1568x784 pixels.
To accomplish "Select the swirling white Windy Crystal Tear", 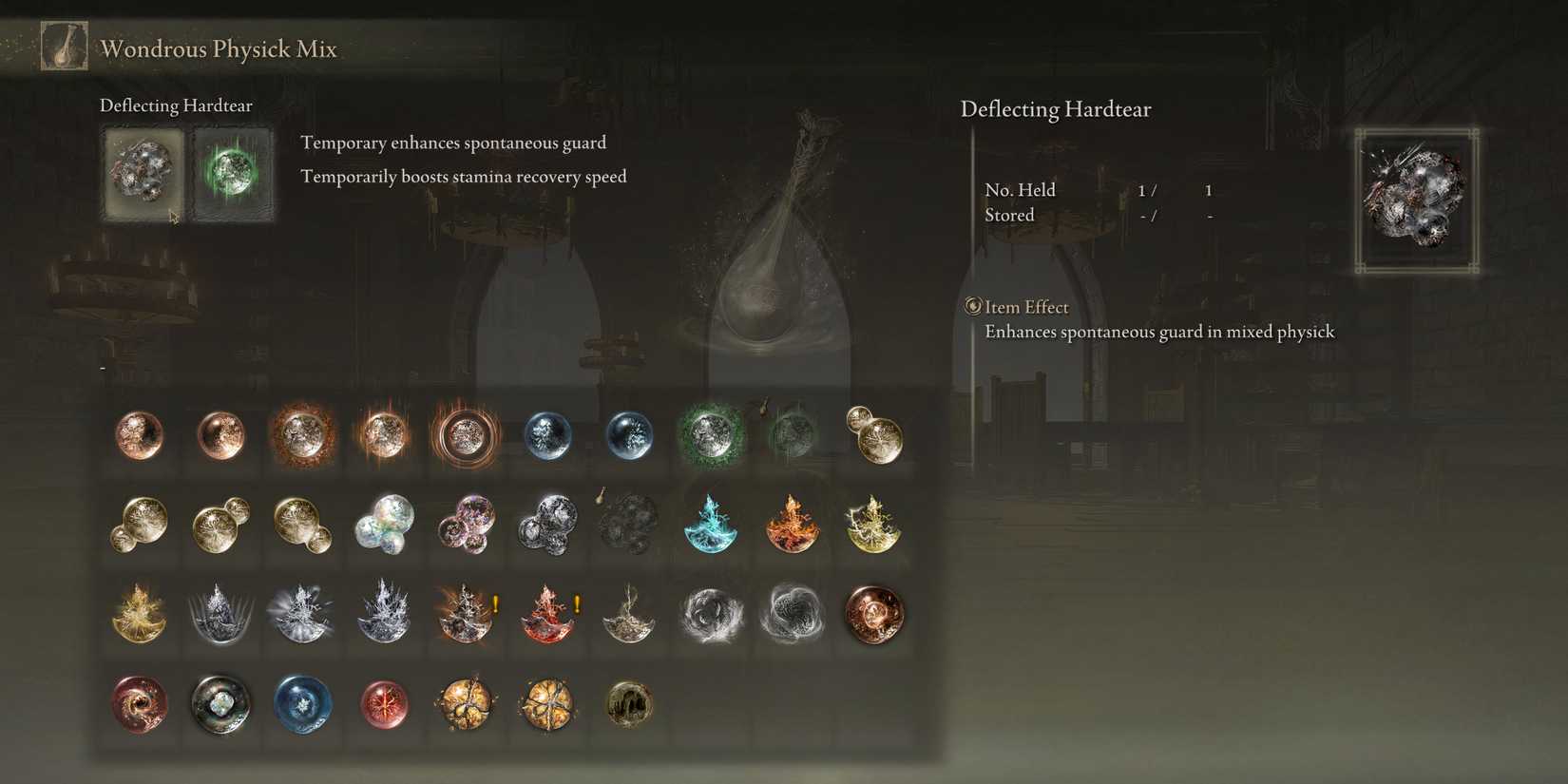I will pos(711,615).
